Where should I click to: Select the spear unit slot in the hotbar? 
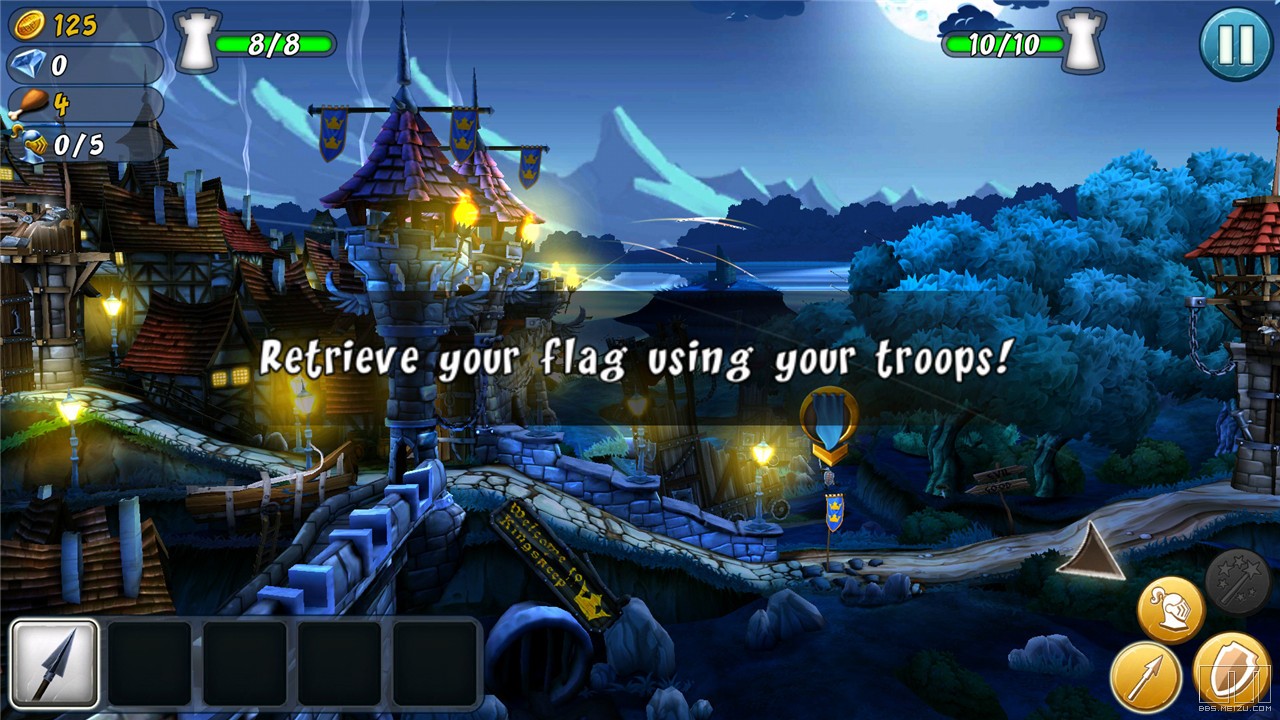[x=55, y=663]
